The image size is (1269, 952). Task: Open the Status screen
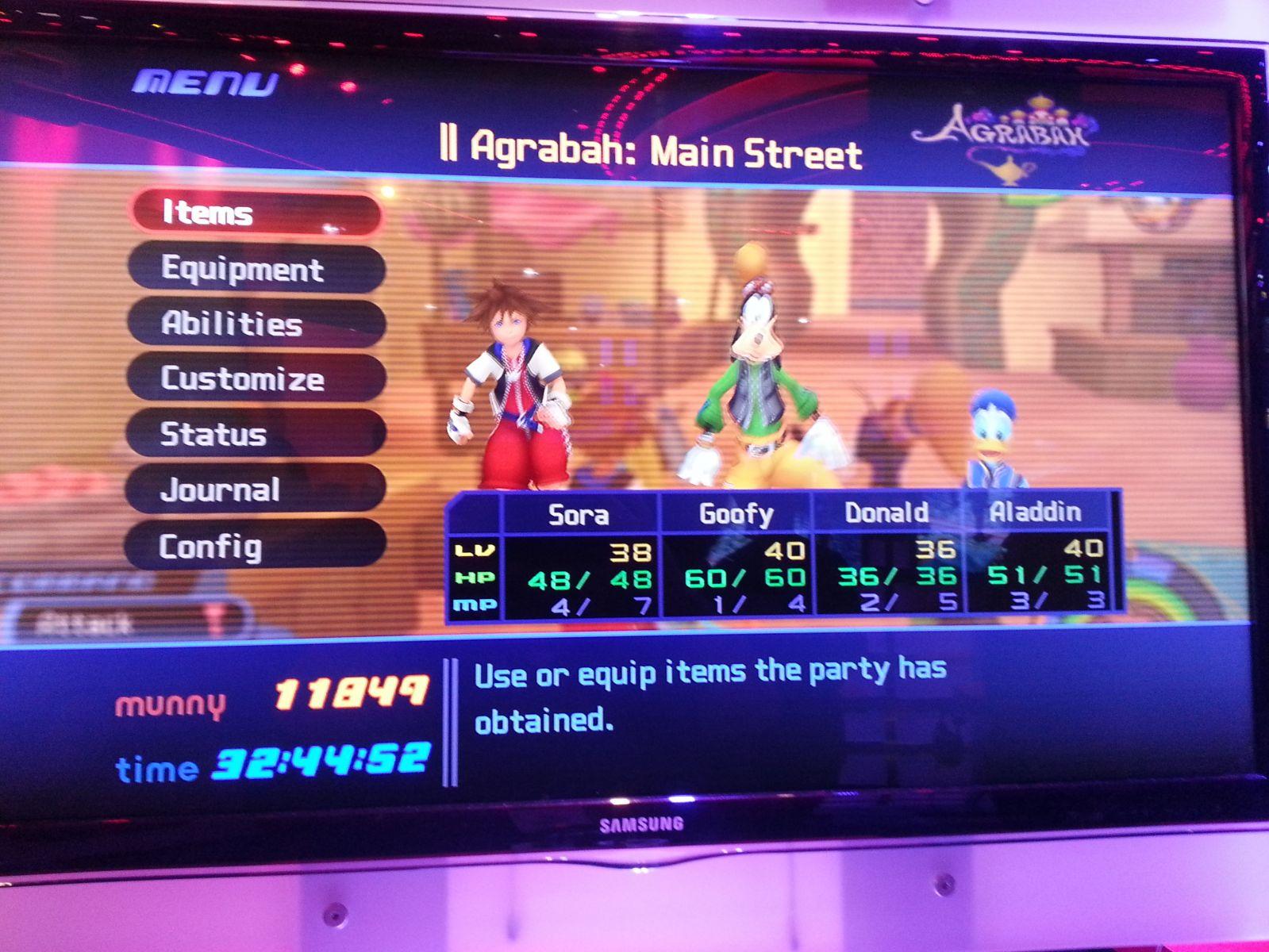pyautogui.click(x=256, y=434)
